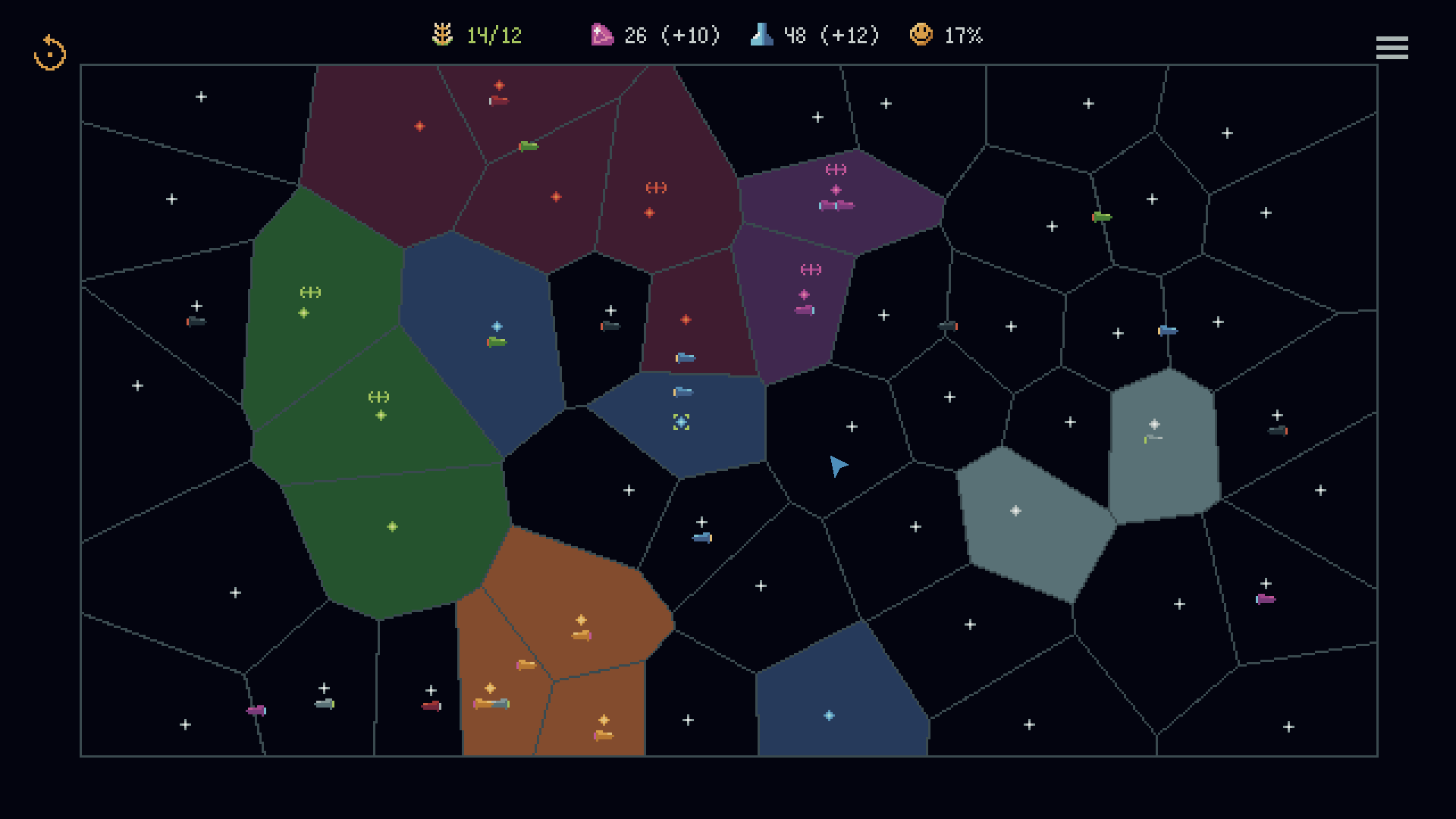Screen dimensions: 1456x819
Task: Click the food counter reading 14/12
Action: coord(493,34)
